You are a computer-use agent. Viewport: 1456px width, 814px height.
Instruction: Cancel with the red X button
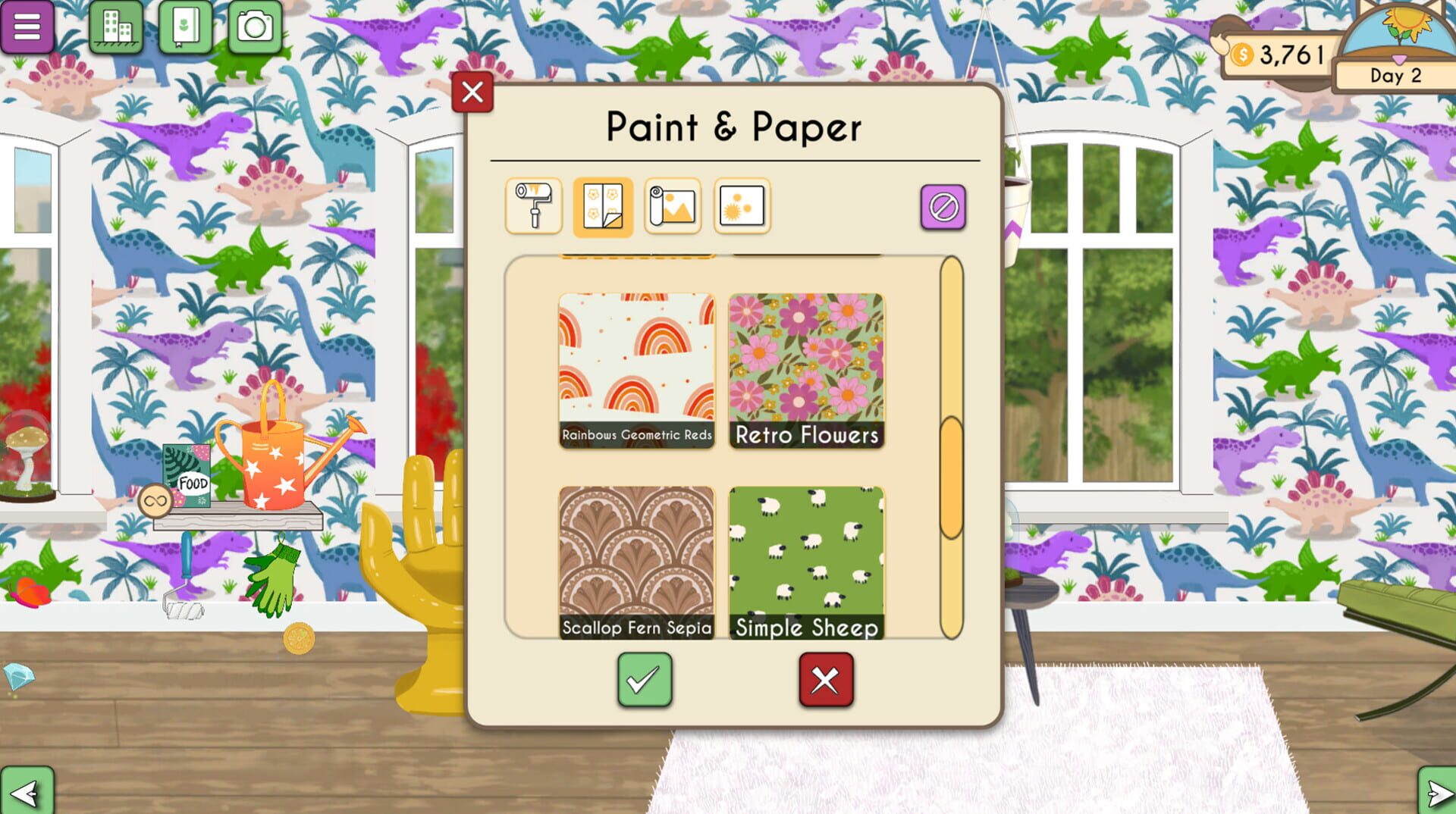coord(825,680)
